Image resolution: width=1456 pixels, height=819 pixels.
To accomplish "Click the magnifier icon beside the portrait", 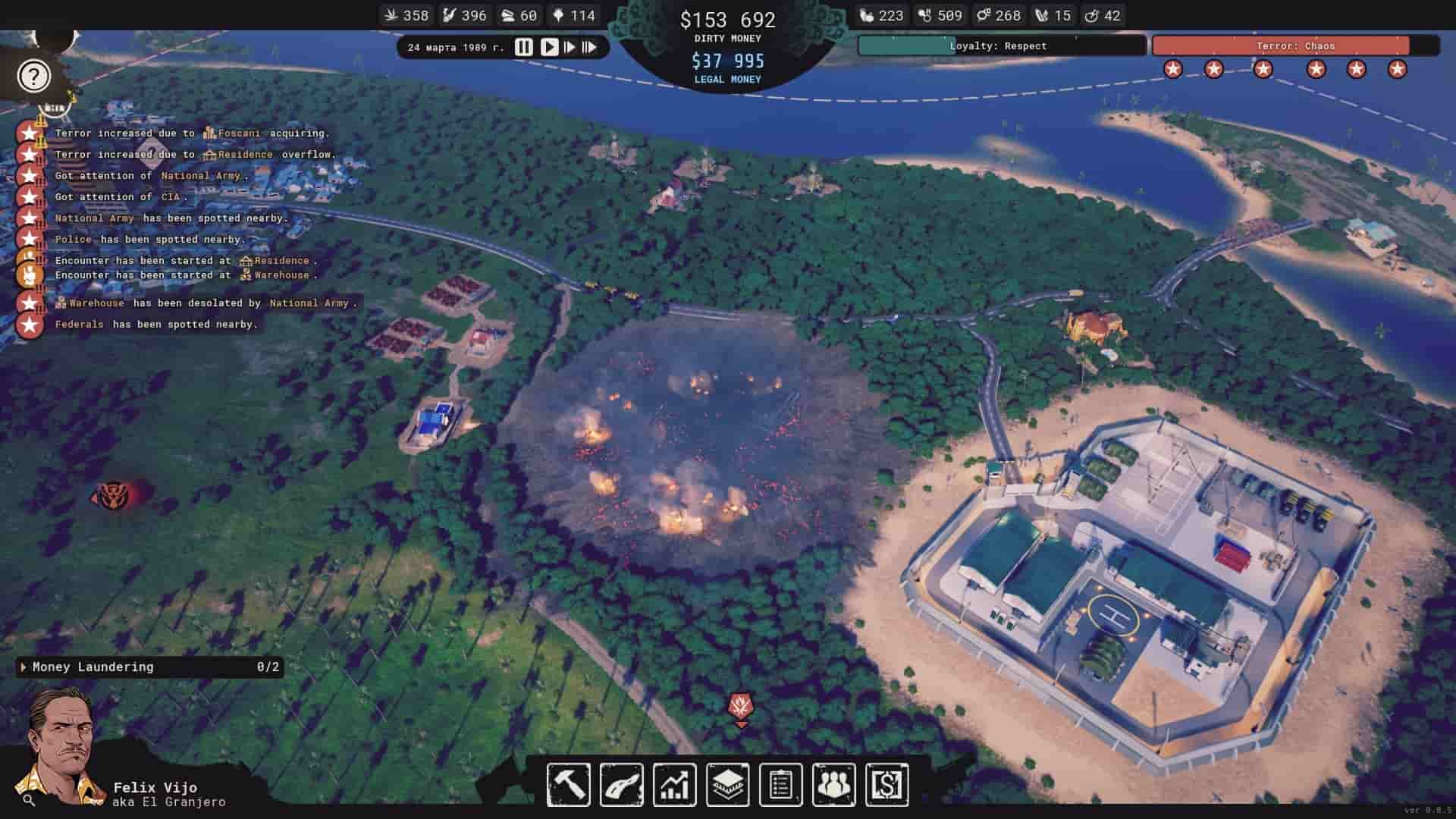I will (x=29, y=799).
